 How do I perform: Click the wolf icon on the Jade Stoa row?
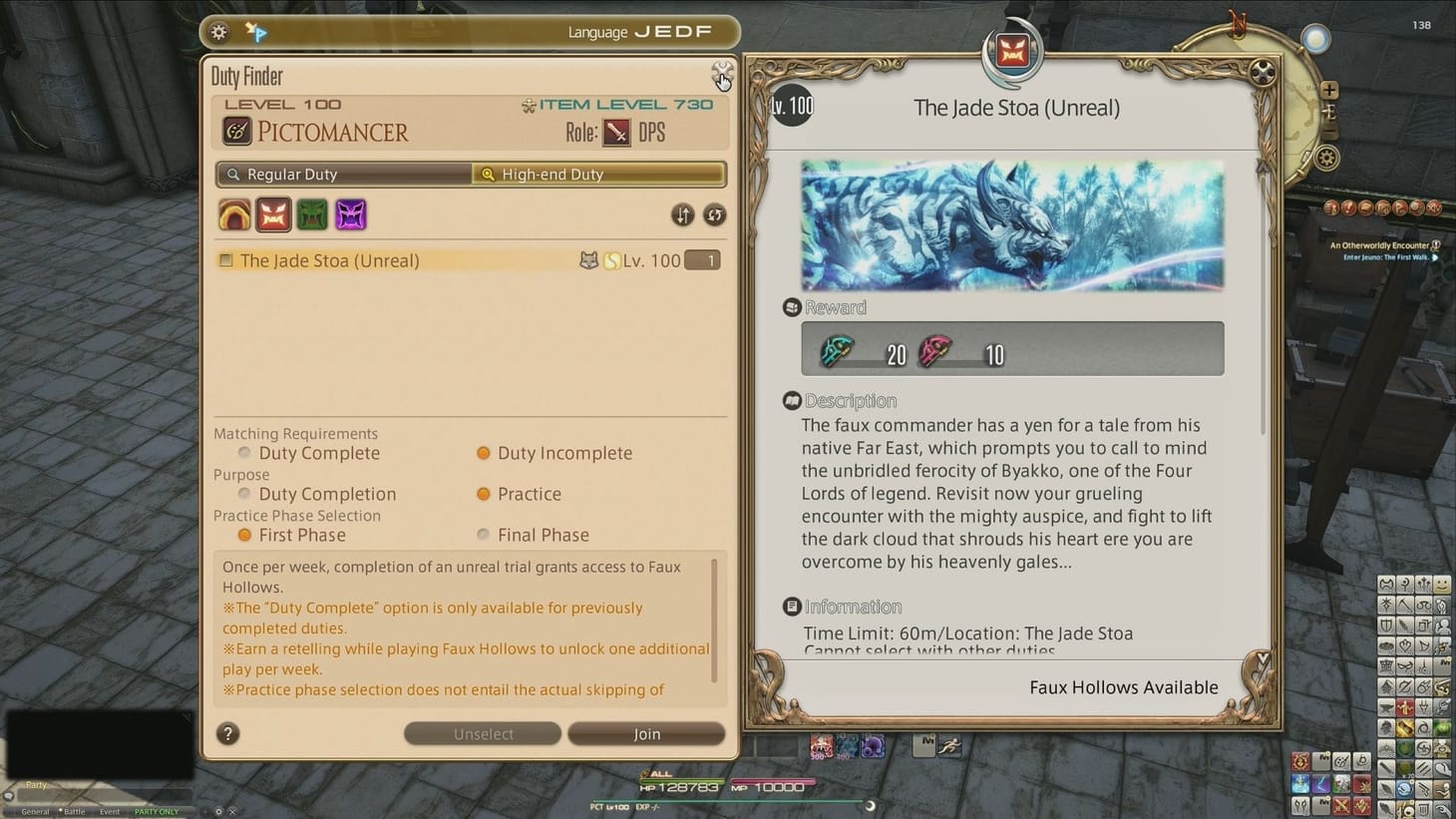[x=587, y=259]
